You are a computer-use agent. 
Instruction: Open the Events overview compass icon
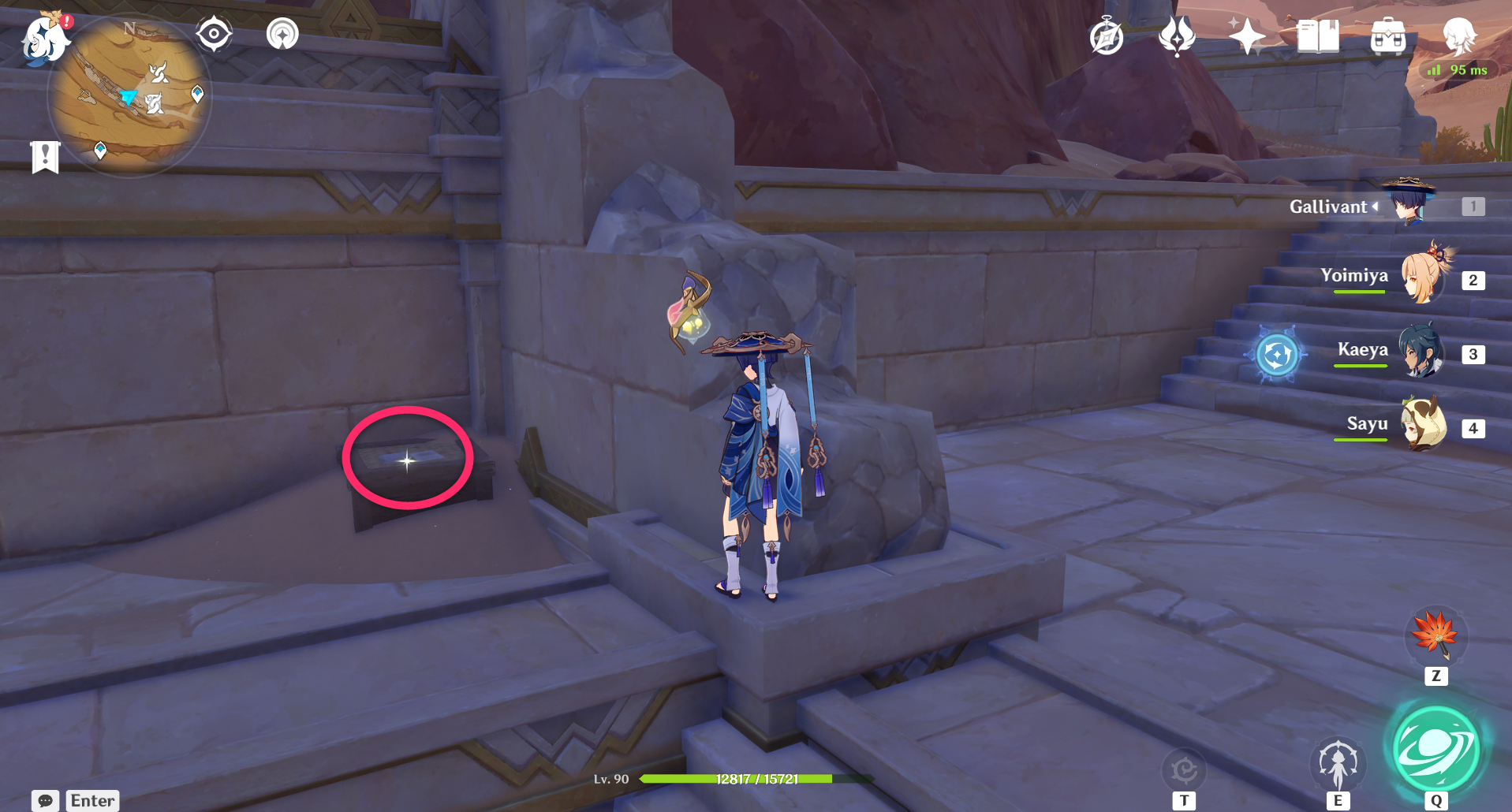coord(1105,36)
